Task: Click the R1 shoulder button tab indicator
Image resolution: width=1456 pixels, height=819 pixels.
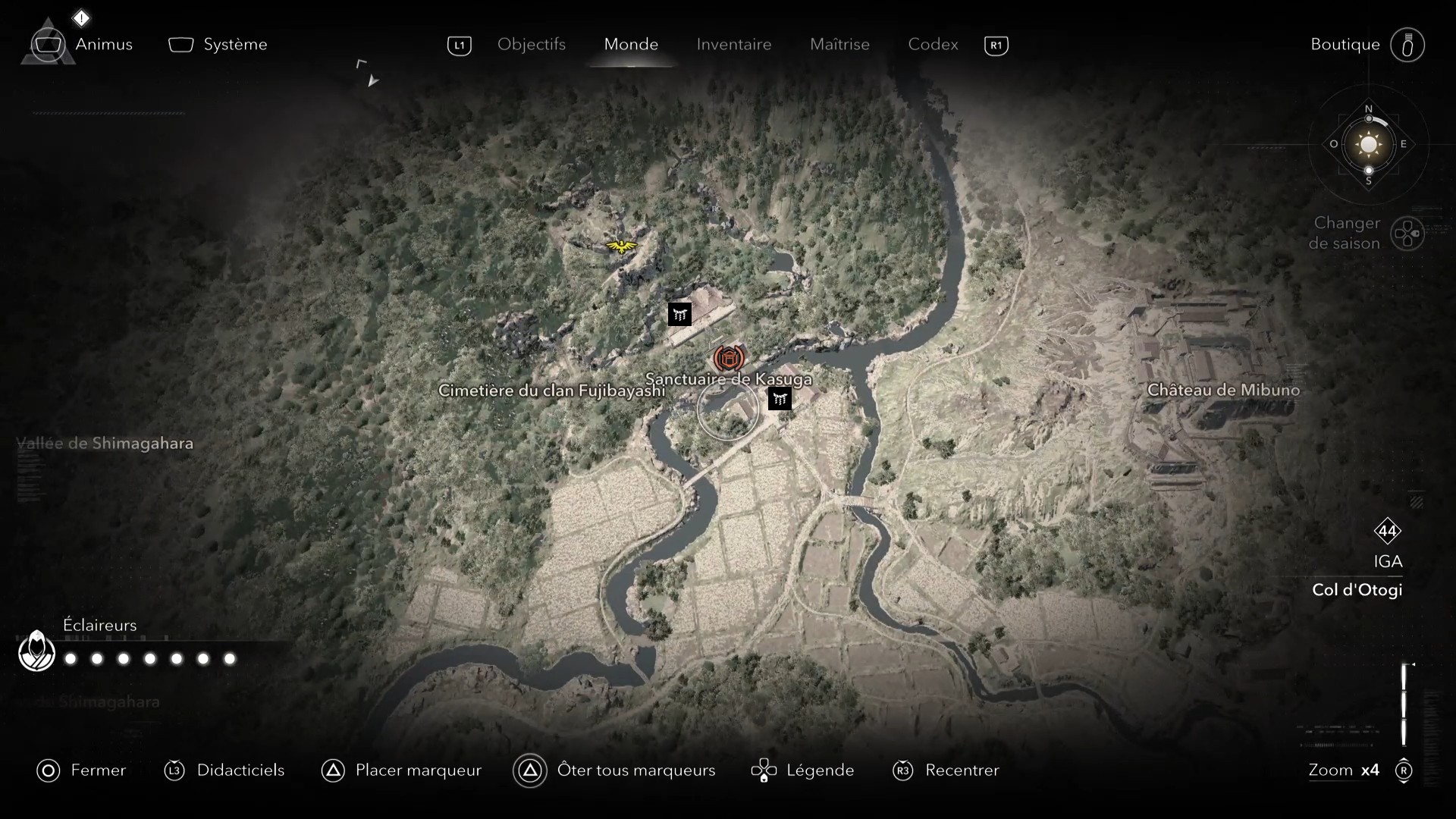Action: 996,45
